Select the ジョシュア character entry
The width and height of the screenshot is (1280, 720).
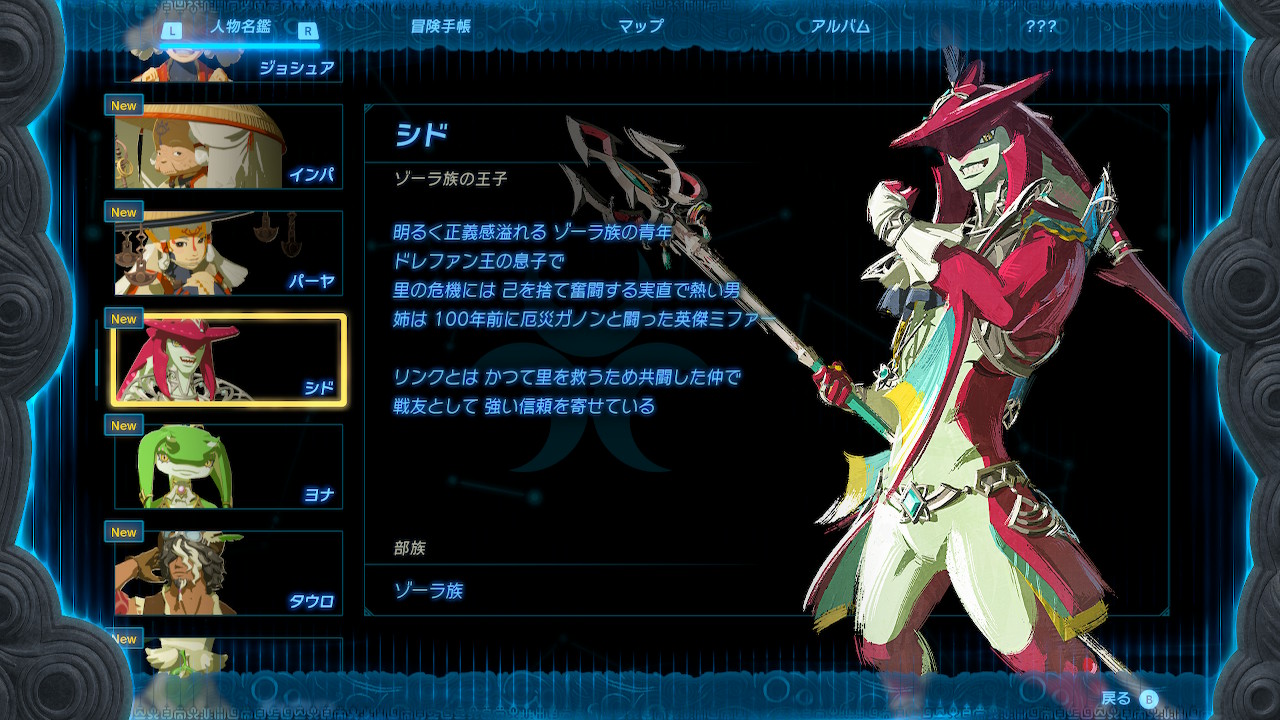(x=228, y=66)
